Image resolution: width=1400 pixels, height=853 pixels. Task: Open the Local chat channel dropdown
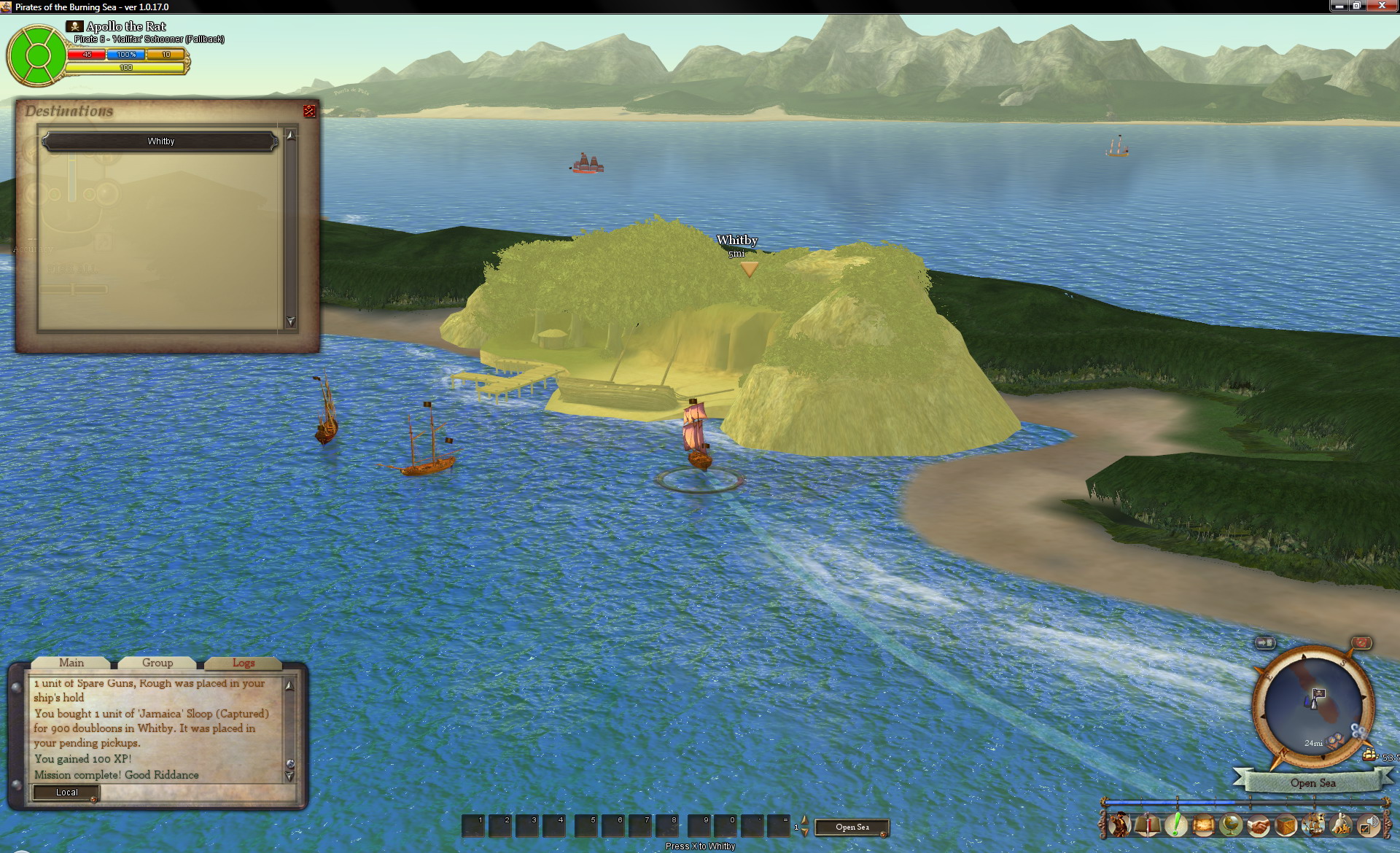point(66,792)
